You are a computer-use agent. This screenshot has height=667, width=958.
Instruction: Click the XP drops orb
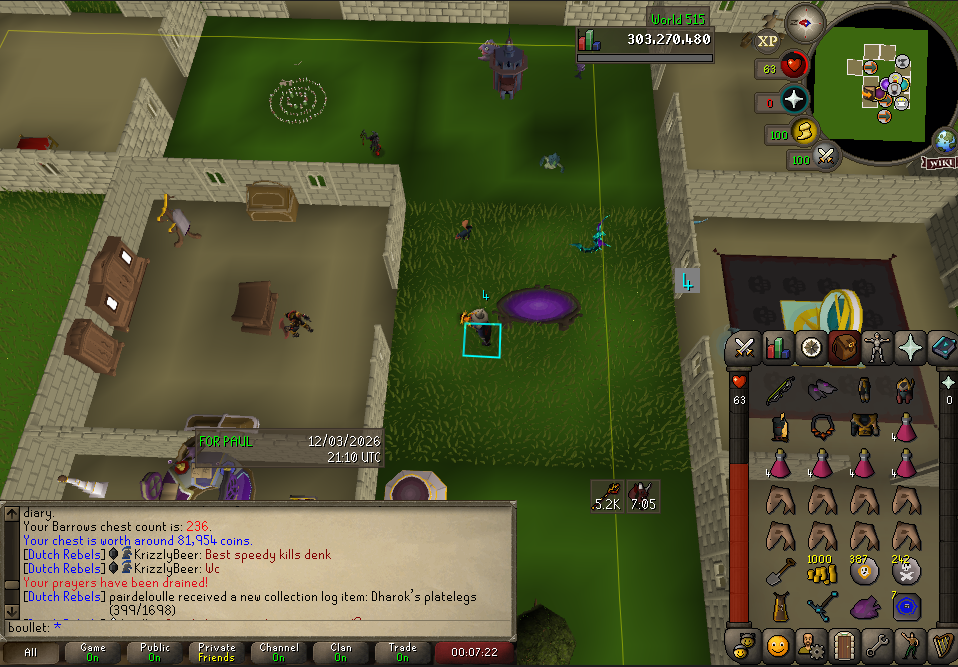pyautogui.click(x=767, y=41)
